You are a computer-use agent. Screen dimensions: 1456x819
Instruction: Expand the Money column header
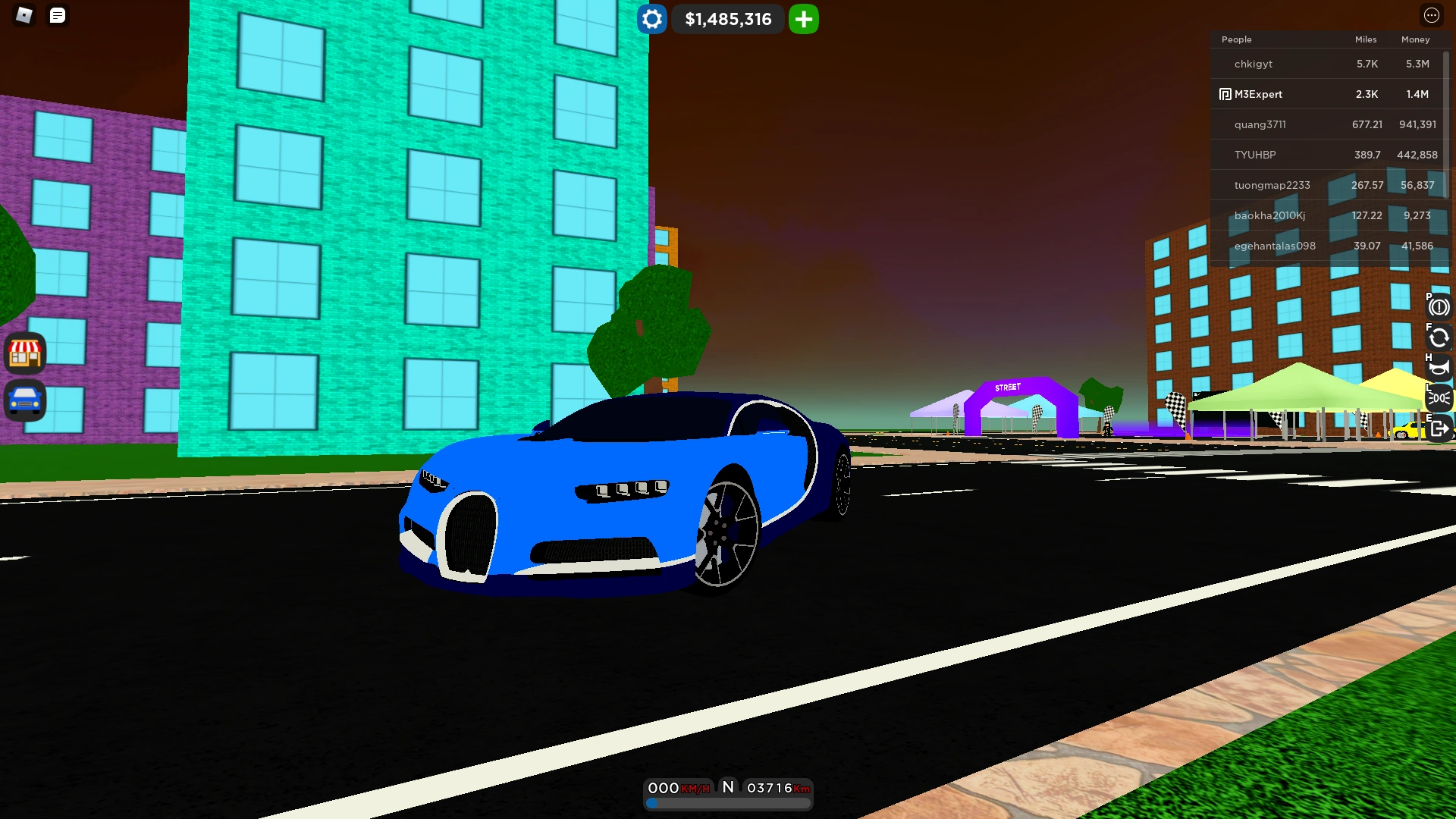[x=1416, y=39]
